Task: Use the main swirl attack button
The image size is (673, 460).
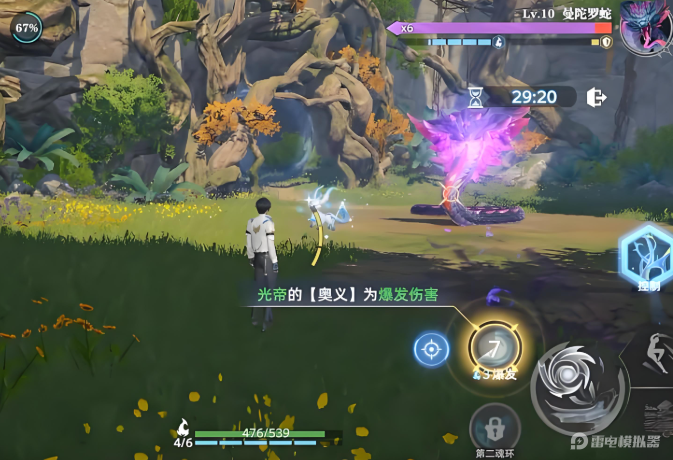Action: [x=579, y=388]
